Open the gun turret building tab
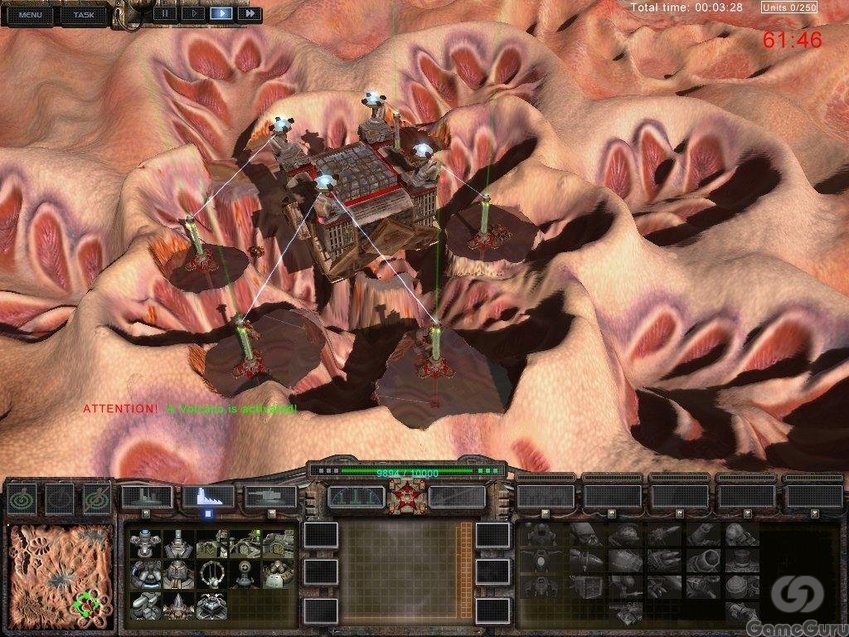 270,496
